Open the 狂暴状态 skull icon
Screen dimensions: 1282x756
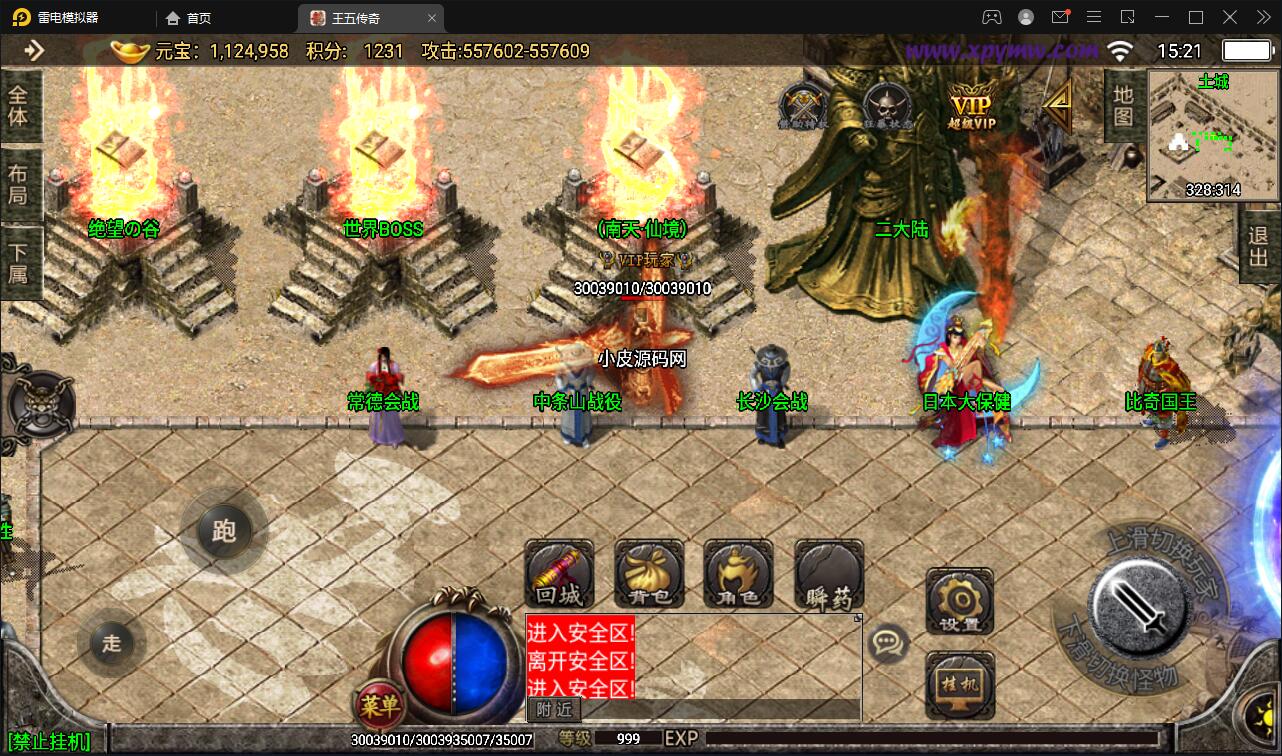click(885, 105)
